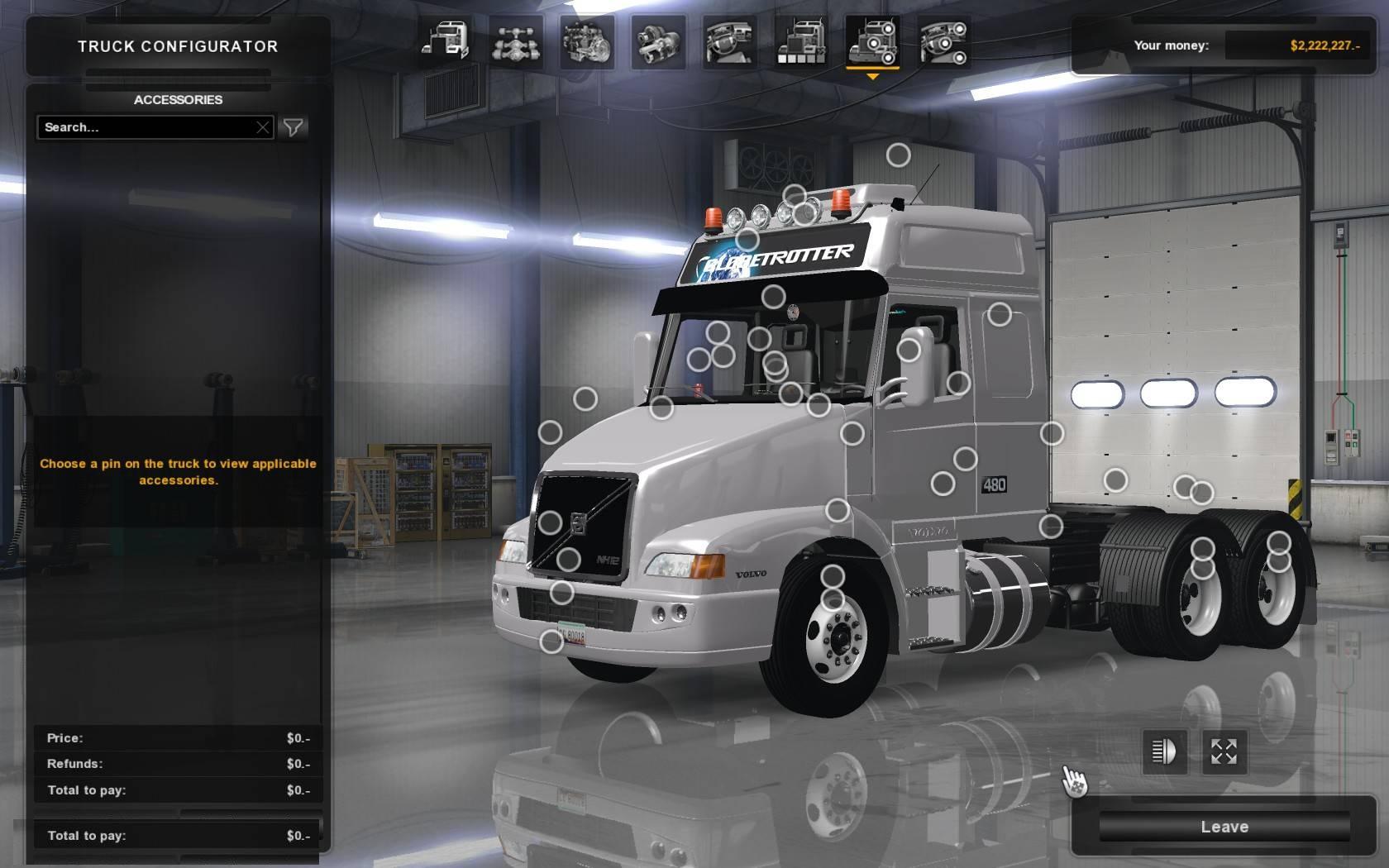Open the accessories filter funnel
Viewport: 1389px width, 868px height.
(x=294, y=127)
